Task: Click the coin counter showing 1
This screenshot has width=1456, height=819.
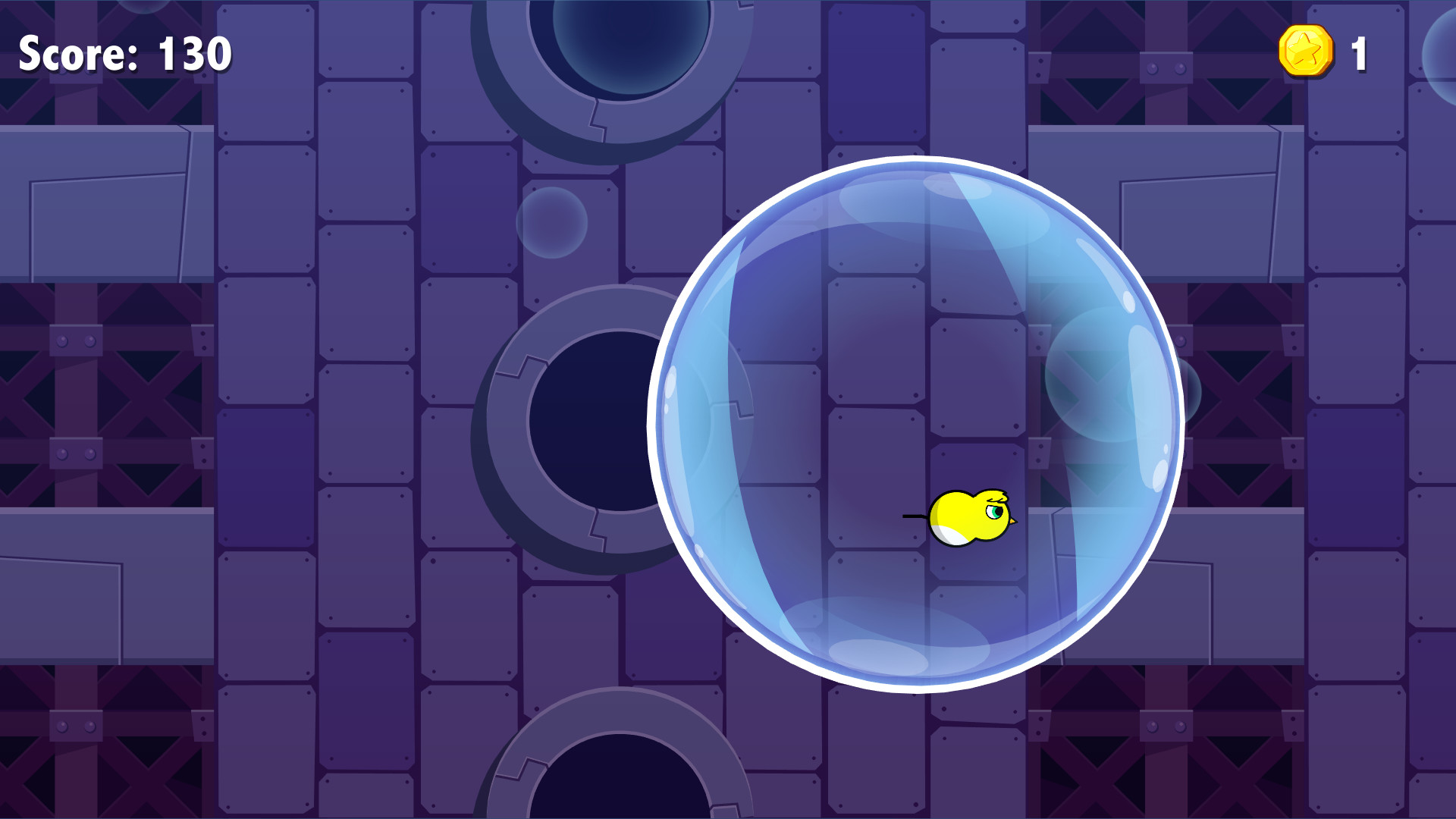Action: click(x=1357, y=53)
